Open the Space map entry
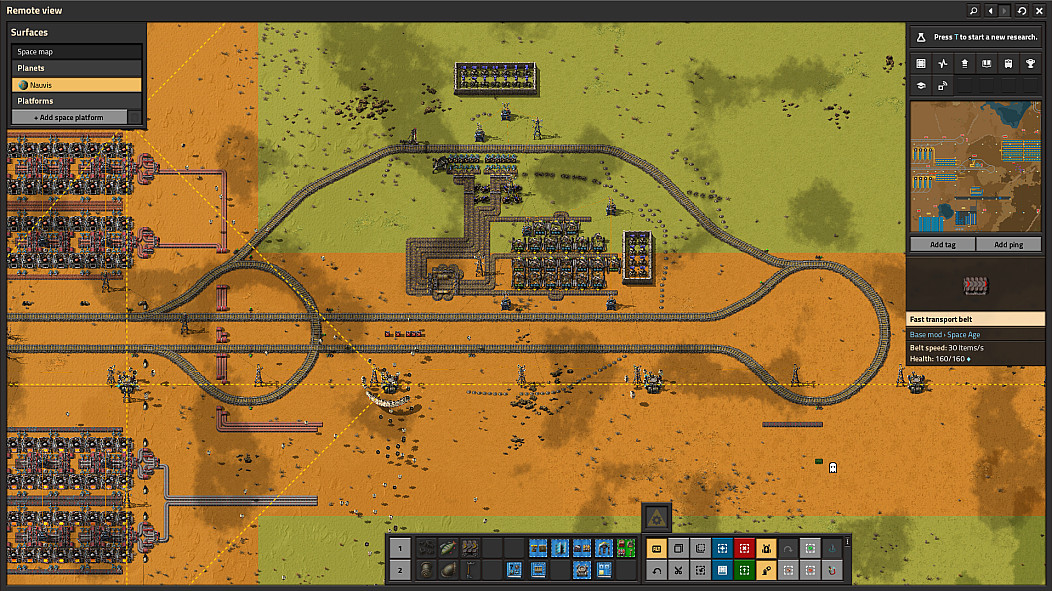The image size is (1052, 591). tap(76, 51)
